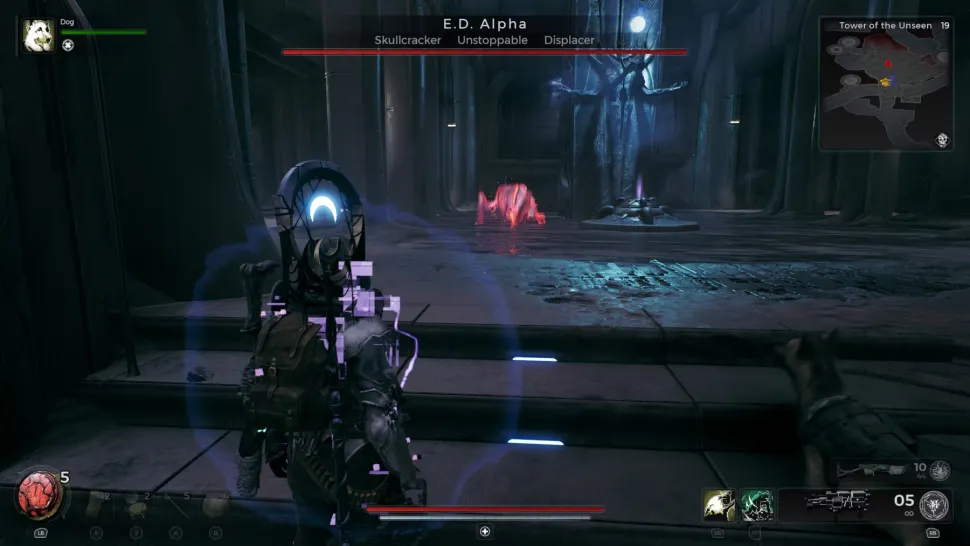Screen dimensions: 970x546
Task: Activate the Handler dog skill icon
Action: [x=719, y=505]
